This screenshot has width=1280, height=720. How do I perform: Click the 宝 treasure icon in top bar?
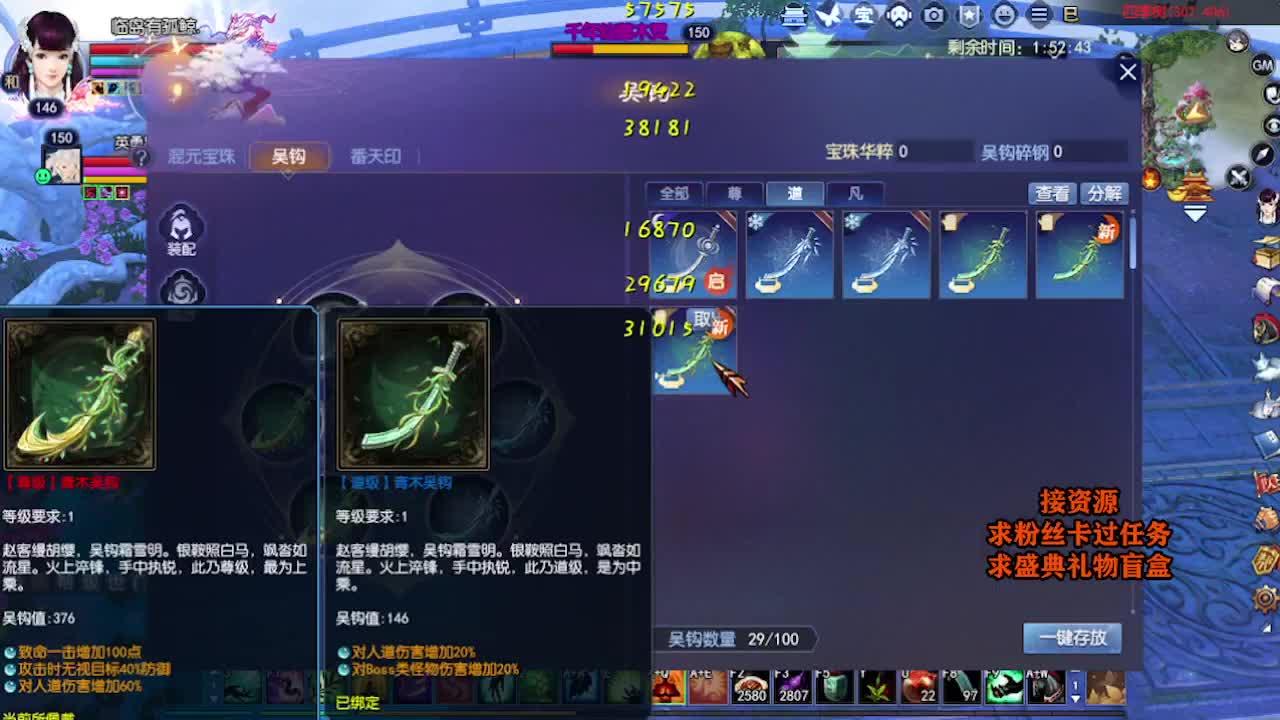click(x=863, y=16)
